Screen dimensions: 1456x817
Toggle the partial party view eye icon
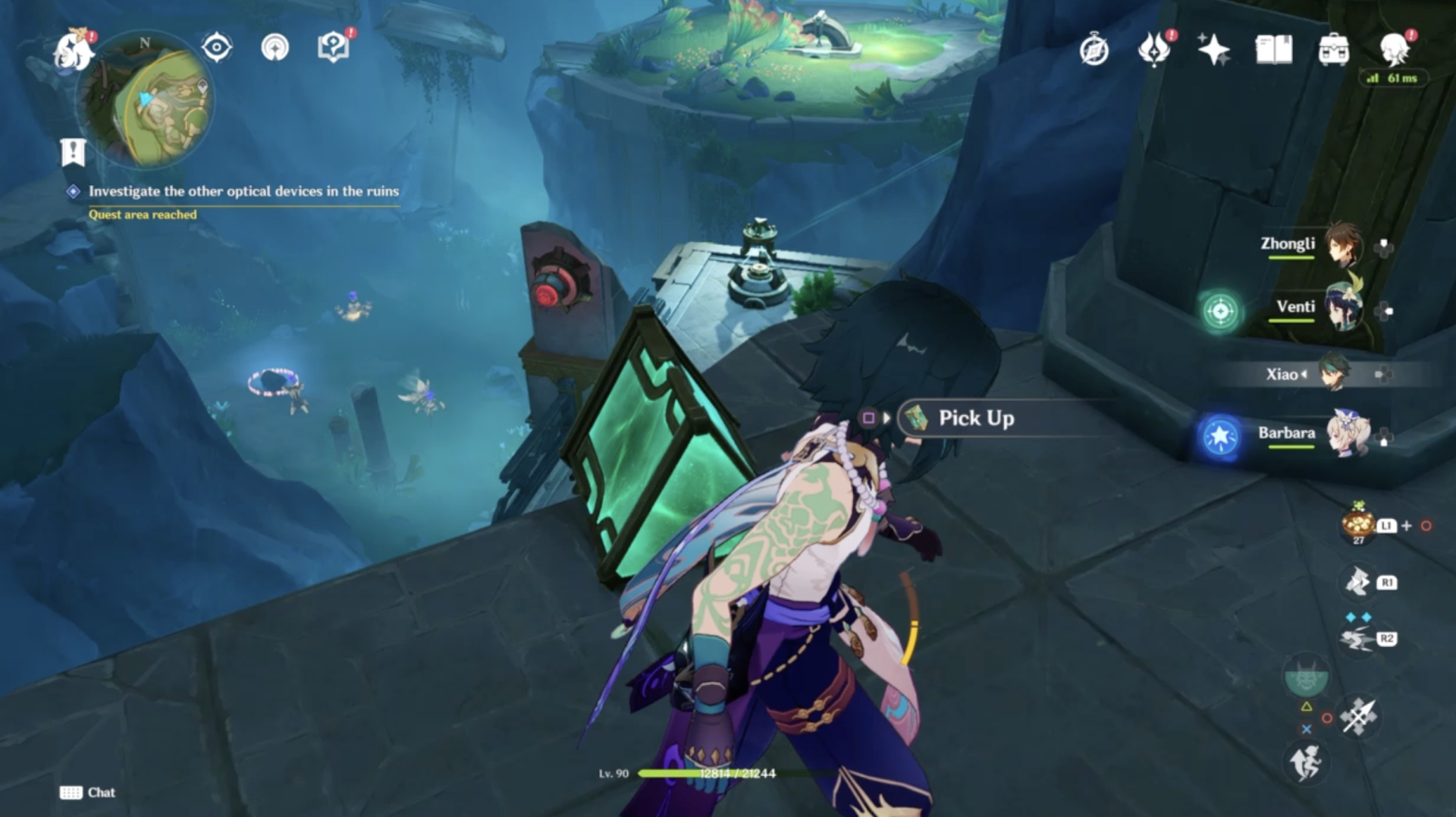(215, 46)
